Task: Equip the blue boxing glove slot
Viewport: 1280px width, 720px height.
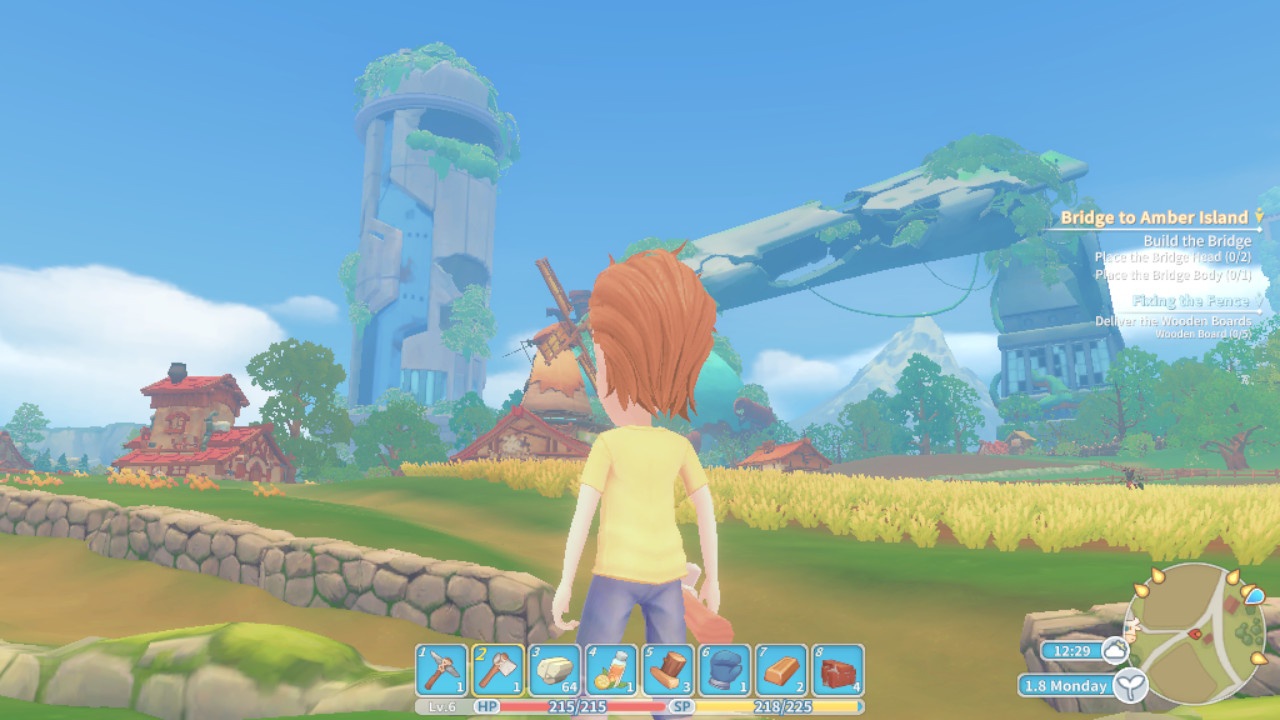Action: 725,669
